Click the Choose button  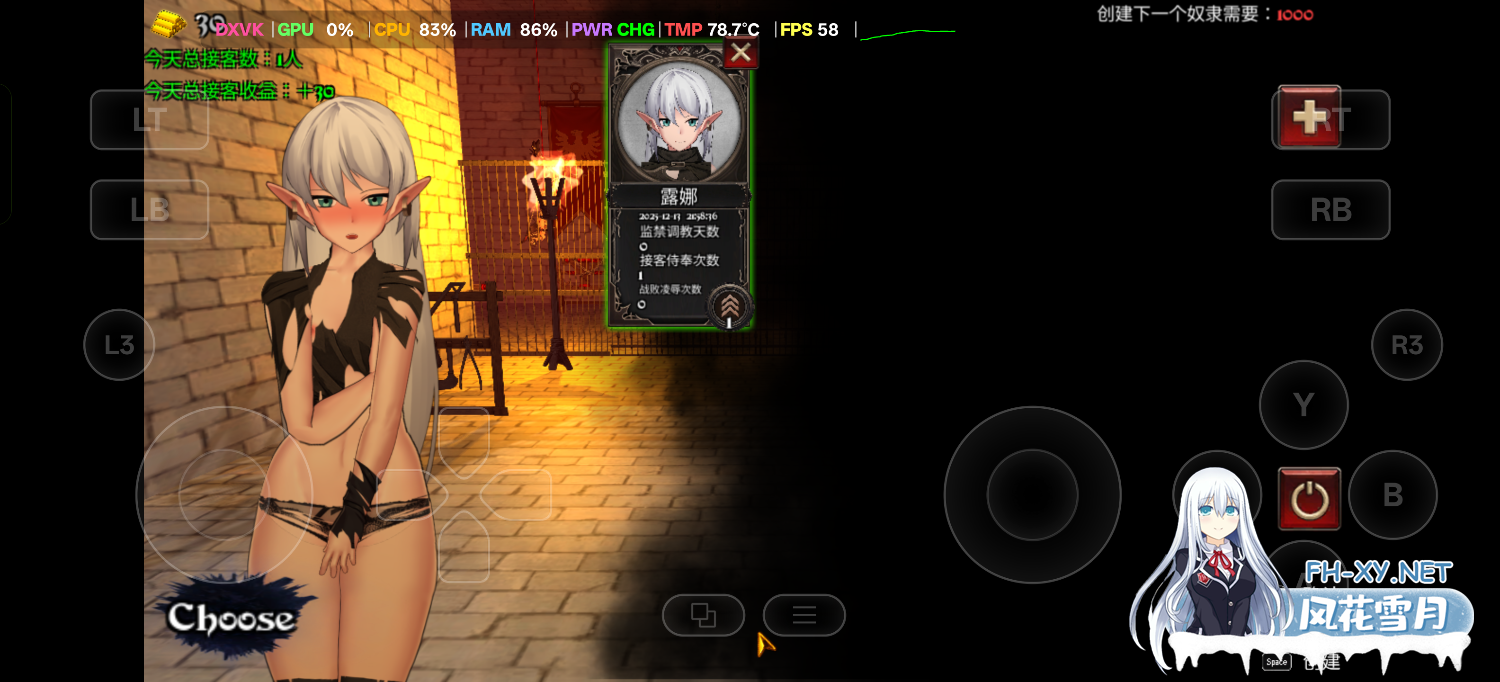231,618
